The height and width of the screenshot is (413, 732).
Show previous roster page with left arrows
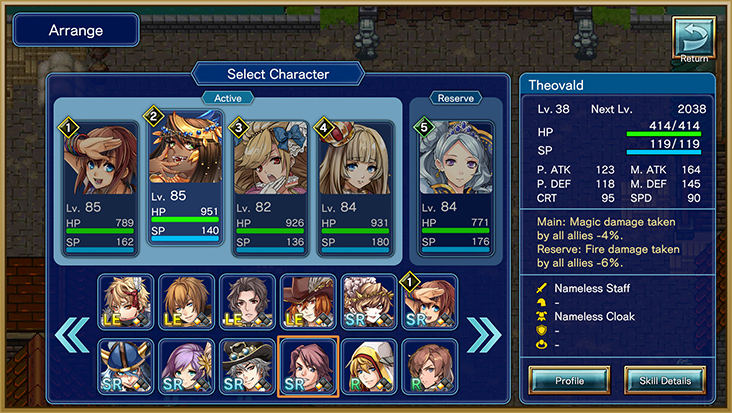pos(73,333)
